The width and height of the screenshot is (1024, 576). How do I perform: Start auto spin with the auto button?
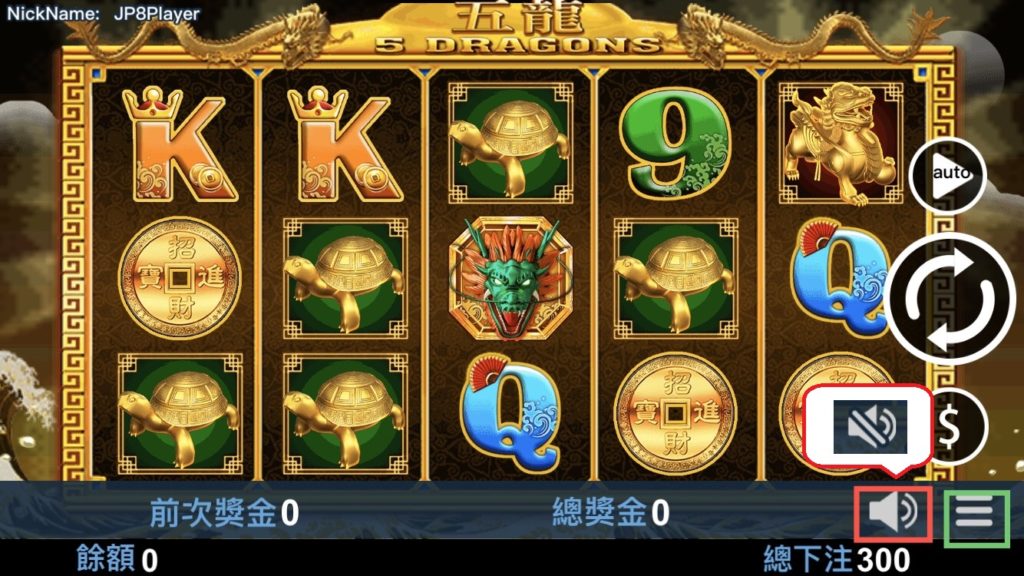coord(946,175)
